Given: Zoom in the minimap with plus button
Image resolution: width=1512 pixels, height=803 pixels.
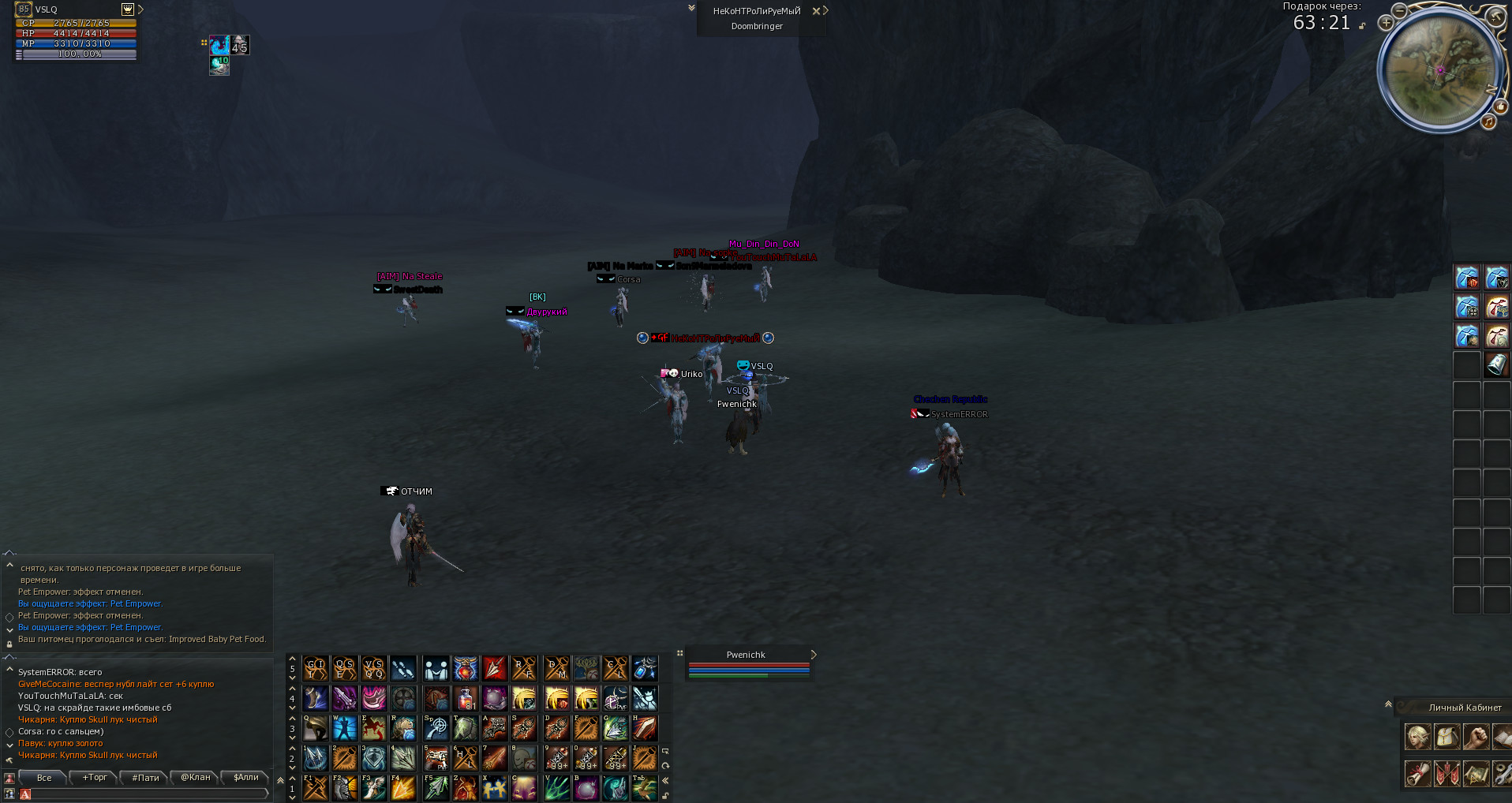Looking at the screenshot, I should pos(1386,23).
